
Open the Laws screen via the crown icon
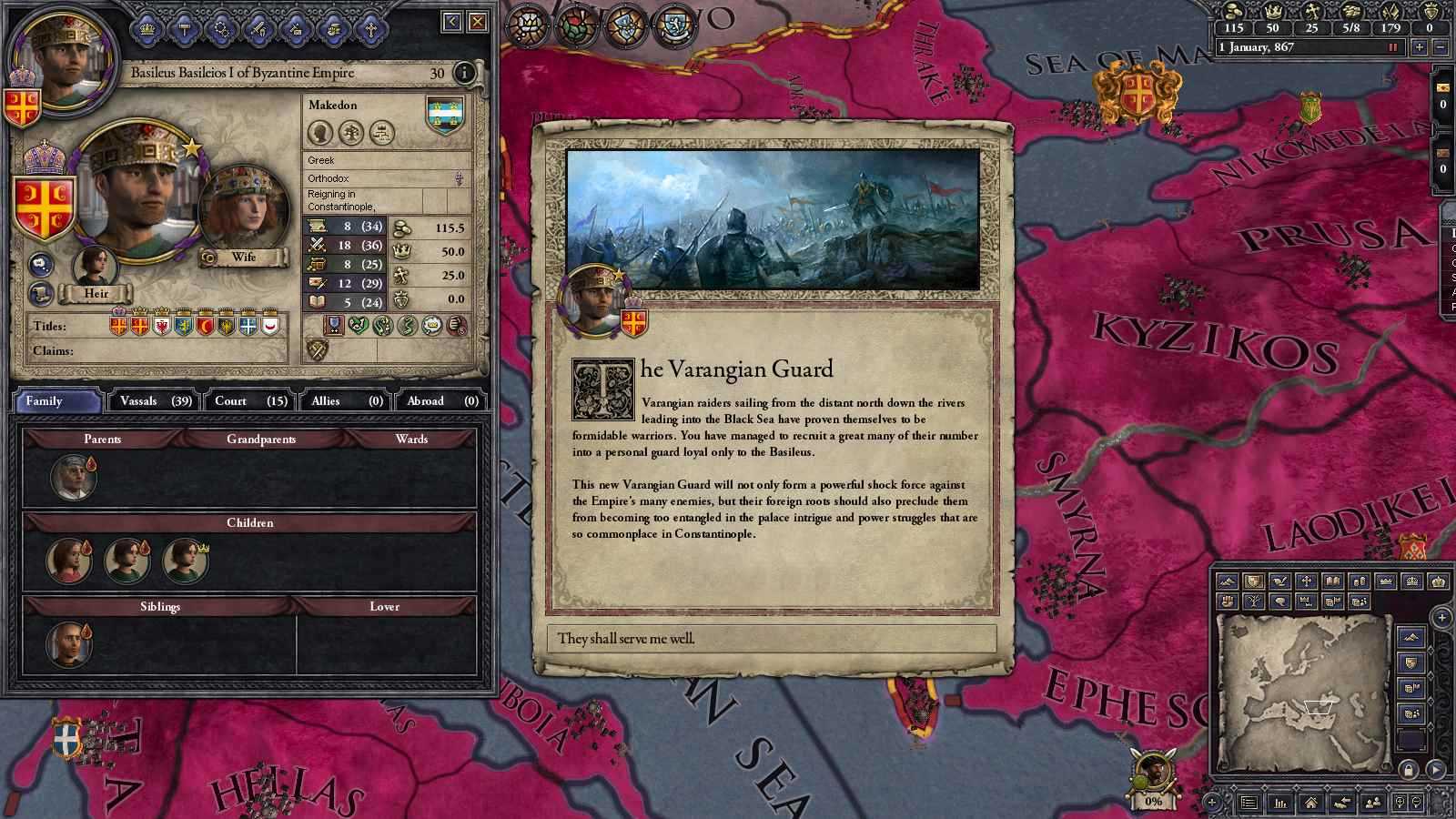(146, 31)
